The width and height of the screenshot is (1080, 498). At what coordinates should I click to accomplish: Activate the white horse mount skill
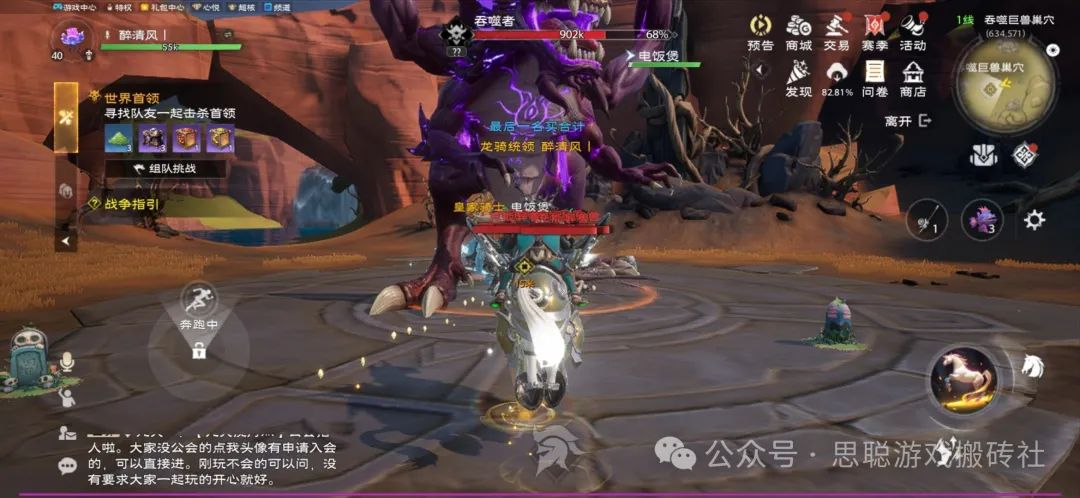tap(964, 379)
